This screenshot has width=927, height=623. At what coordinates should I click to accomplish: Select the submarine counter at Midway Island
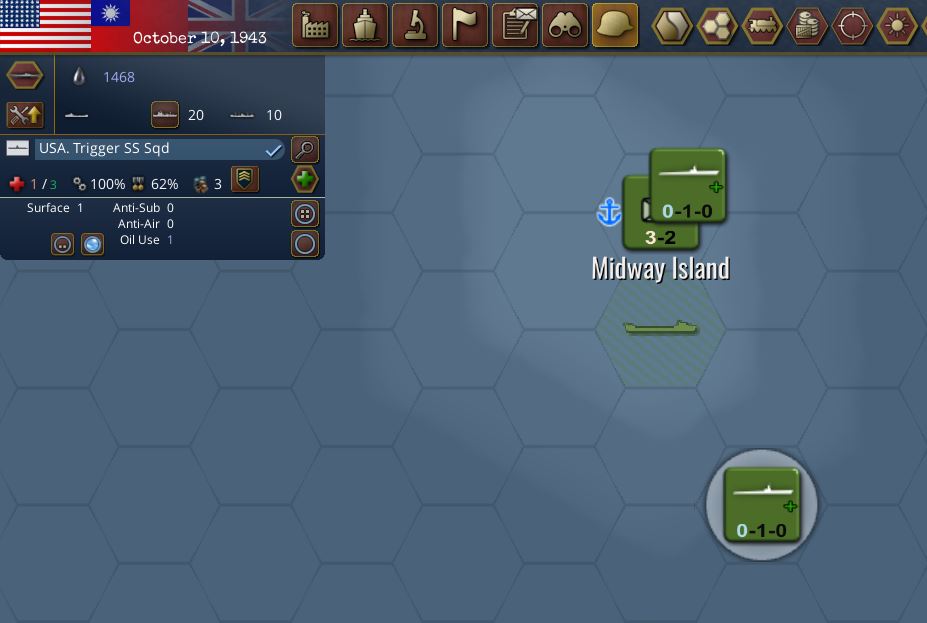[x=688, y=185]
